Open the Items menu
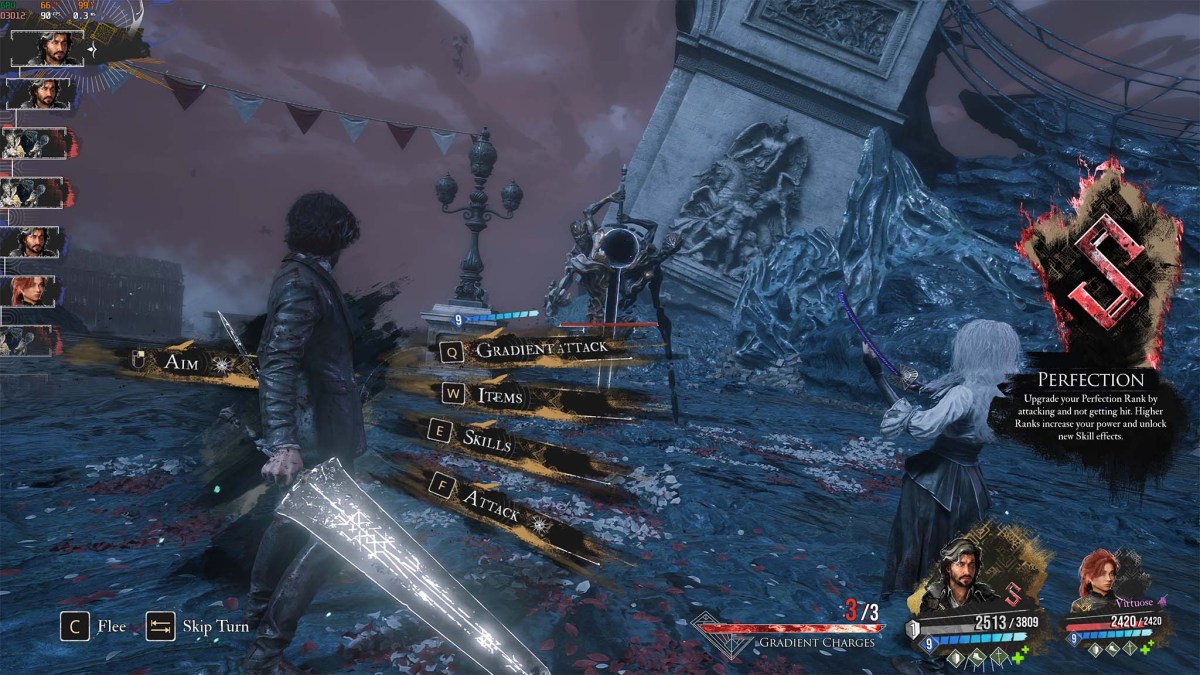The image size is (1200, 675). [x=500, y=395]
